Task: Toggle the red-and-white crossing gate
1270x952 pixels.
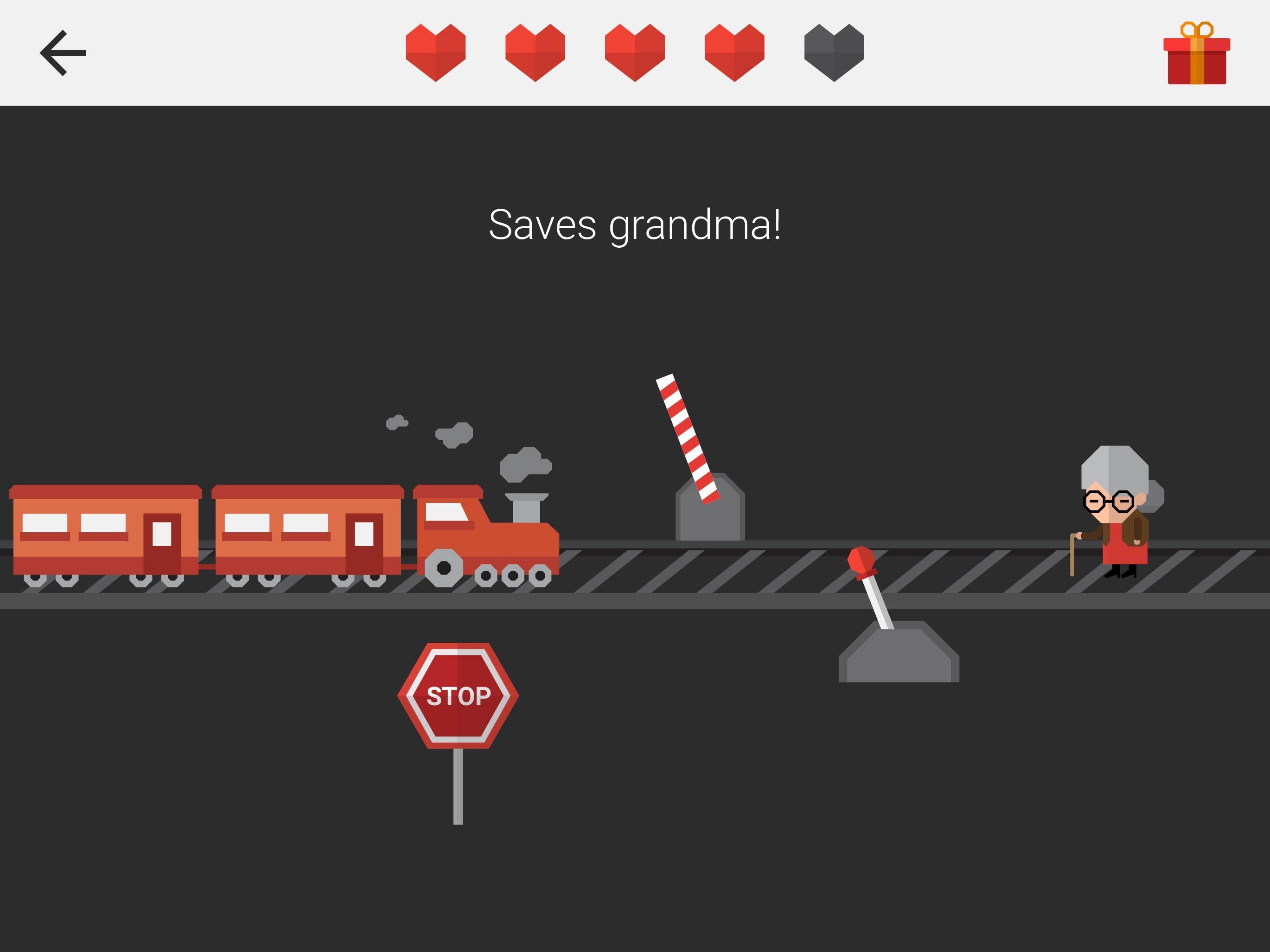Action: pyautogui.click(x=686, y=436)
